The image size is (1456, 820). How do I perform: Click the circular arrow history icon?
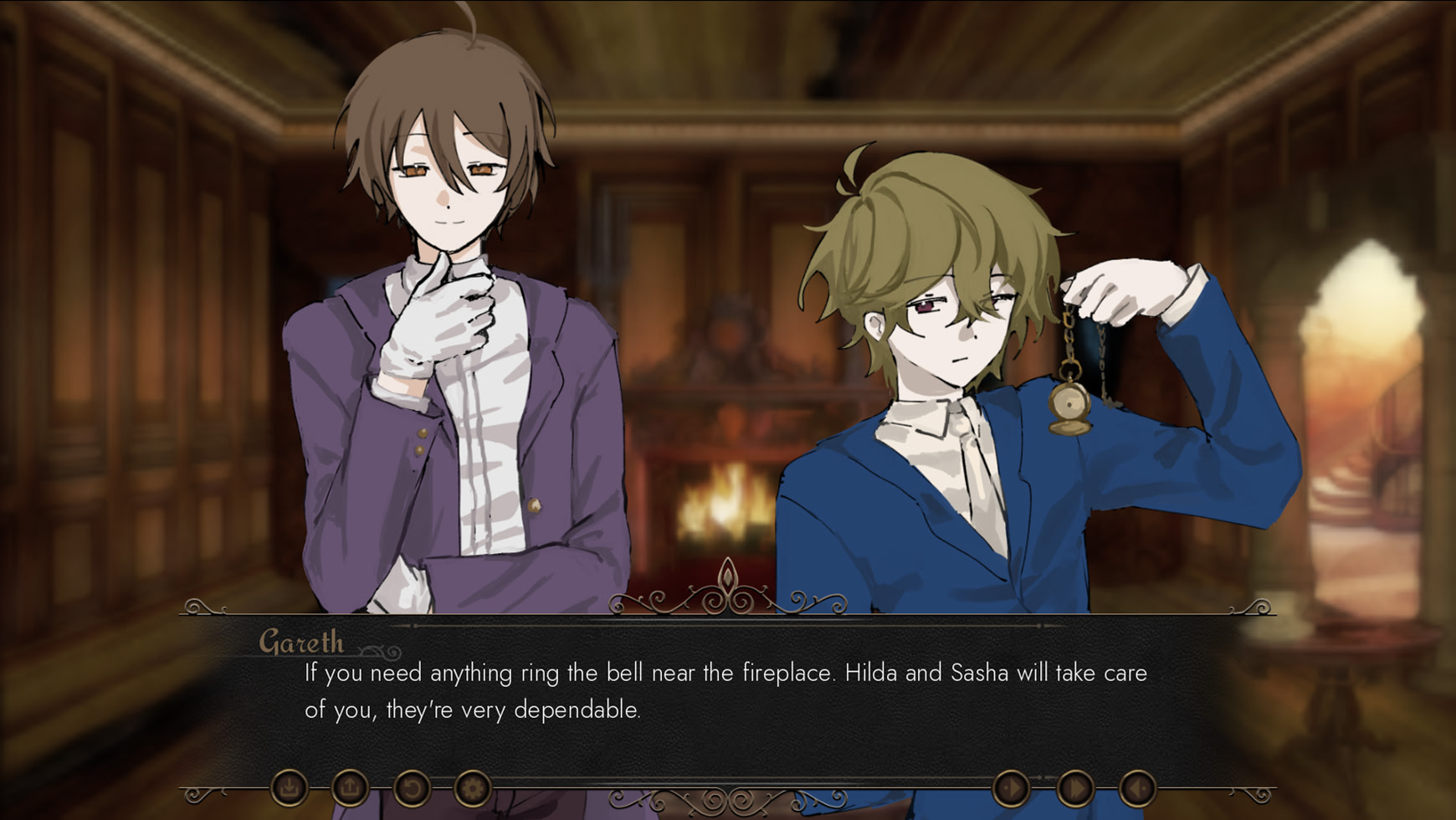[412, 787]
